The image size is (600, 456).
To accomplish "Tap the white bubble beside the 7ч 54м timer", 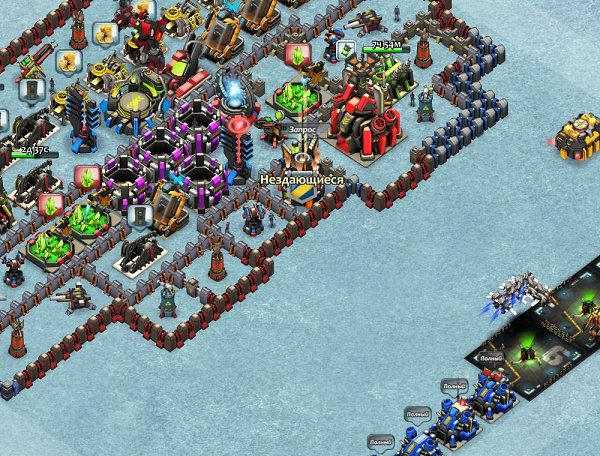I will click(x=347, y=48).
